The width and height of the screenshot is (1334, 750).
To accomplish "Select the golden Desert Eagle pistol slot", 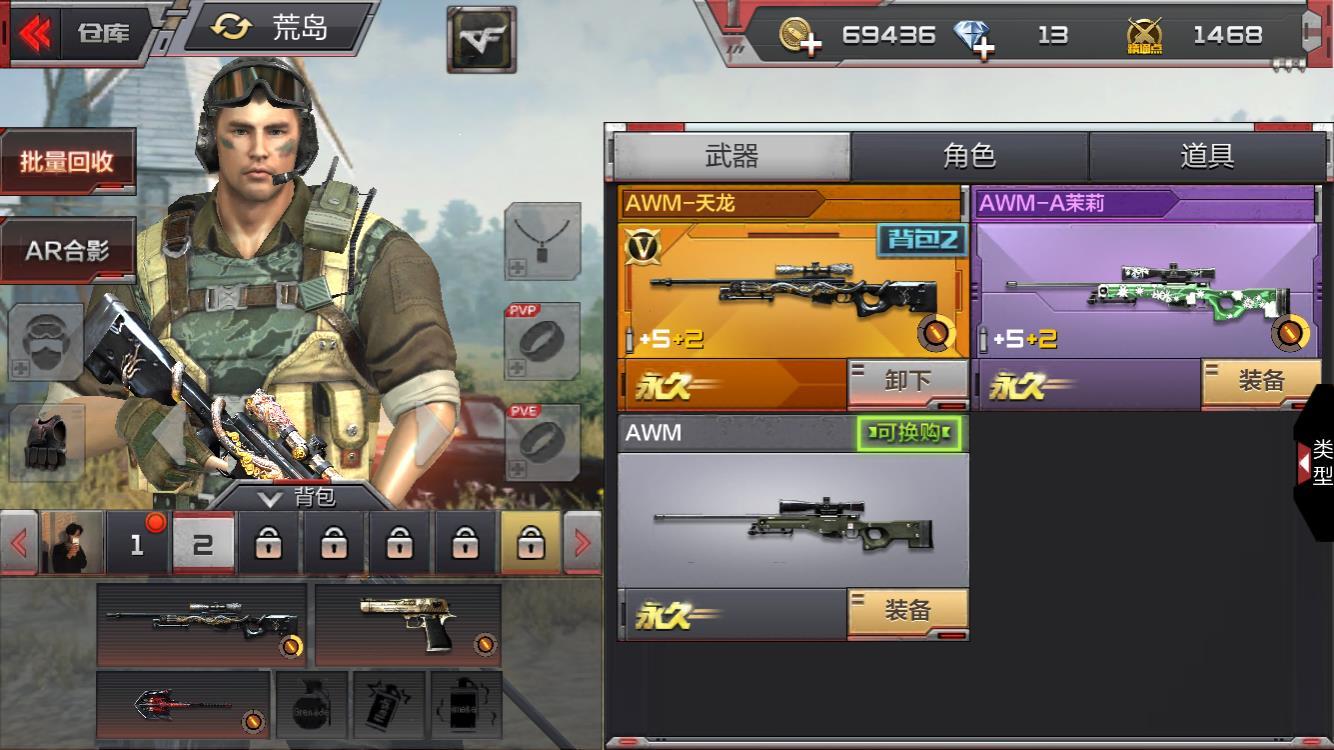I will point(407,624).
